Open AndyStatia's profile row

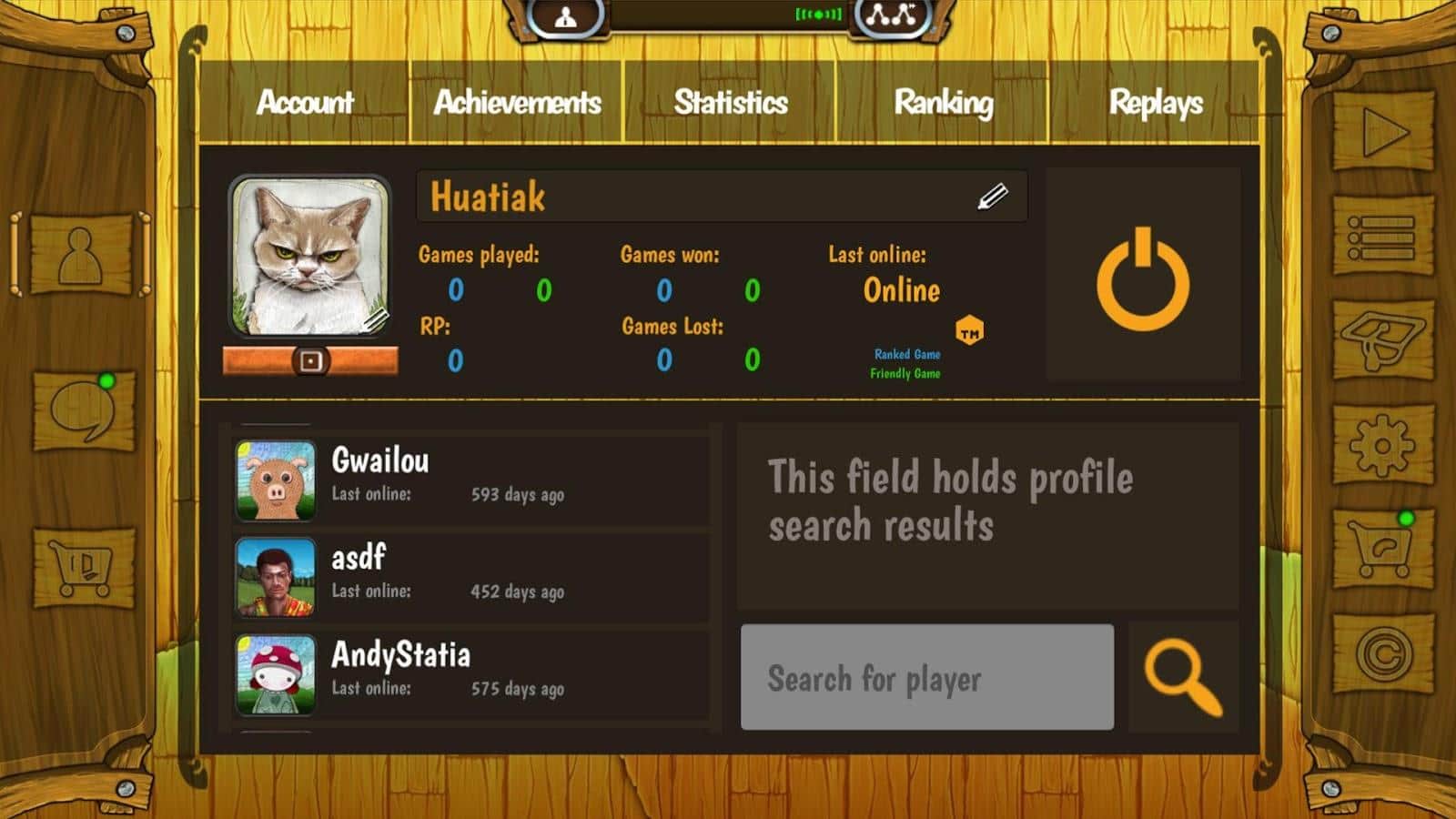(471, 673)
